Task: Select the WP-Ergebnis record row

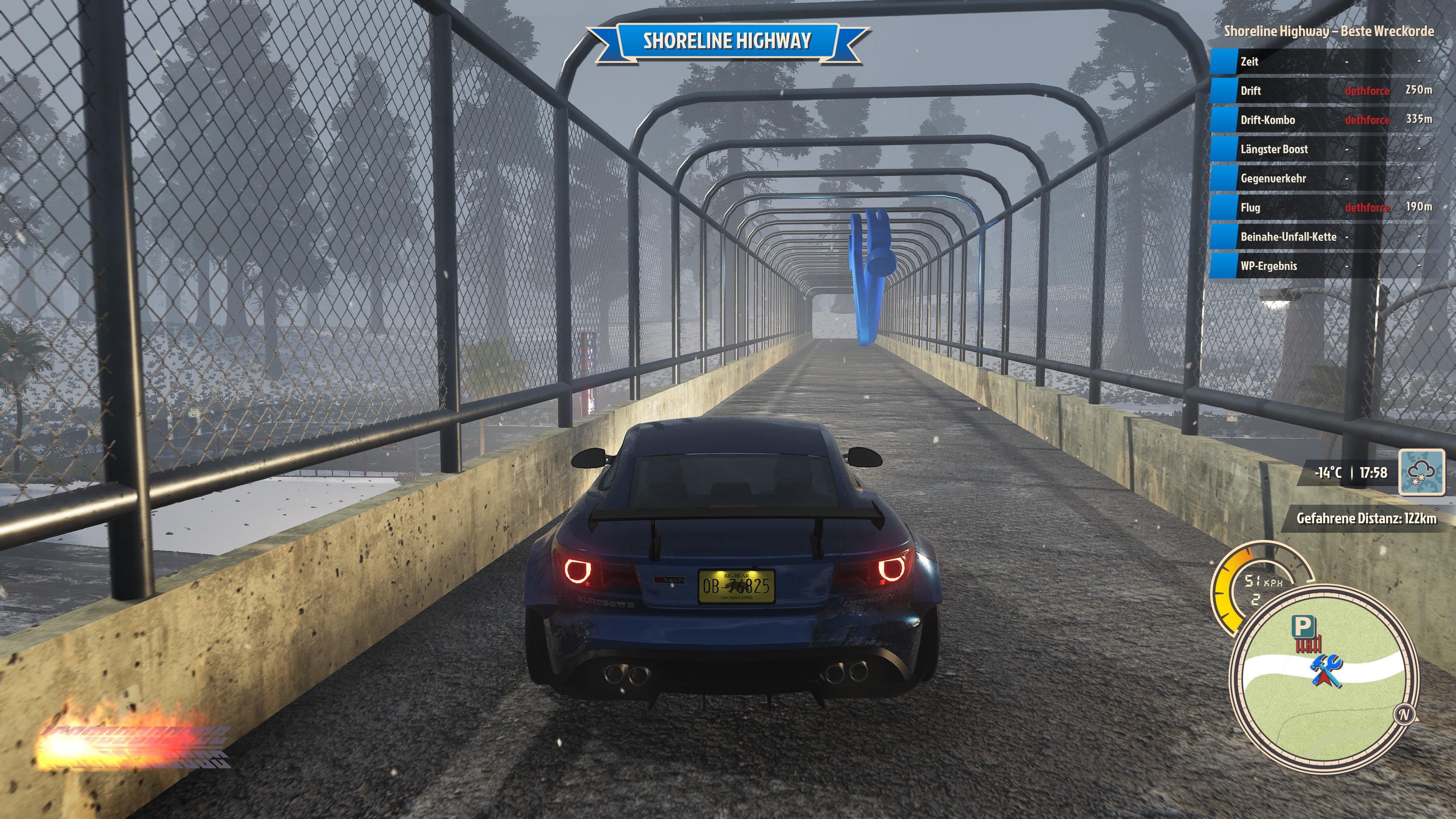Action: tap(1323, 266)
